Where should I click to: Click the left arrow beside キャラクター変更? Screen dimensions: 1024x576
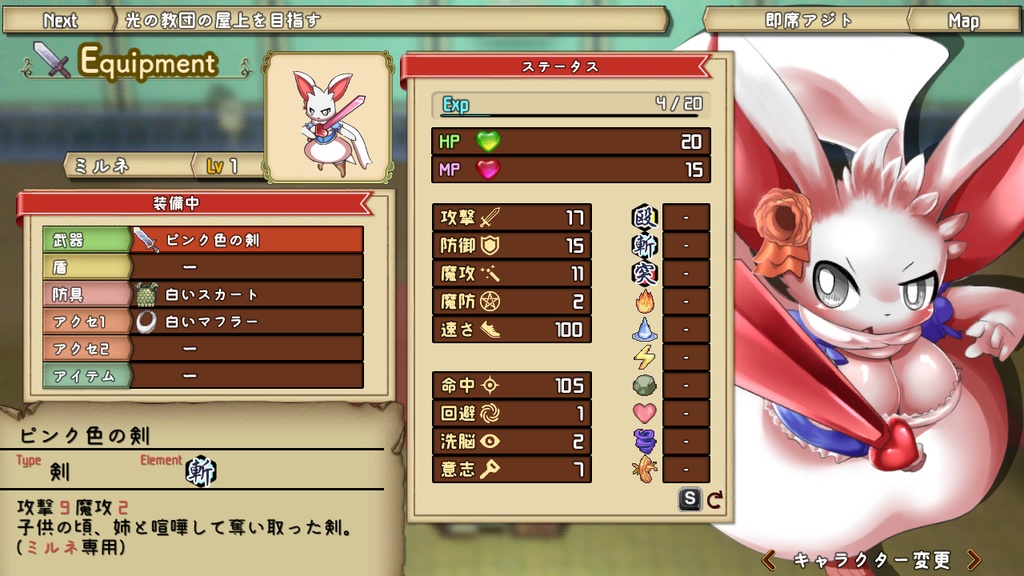(x=769, y=559)
